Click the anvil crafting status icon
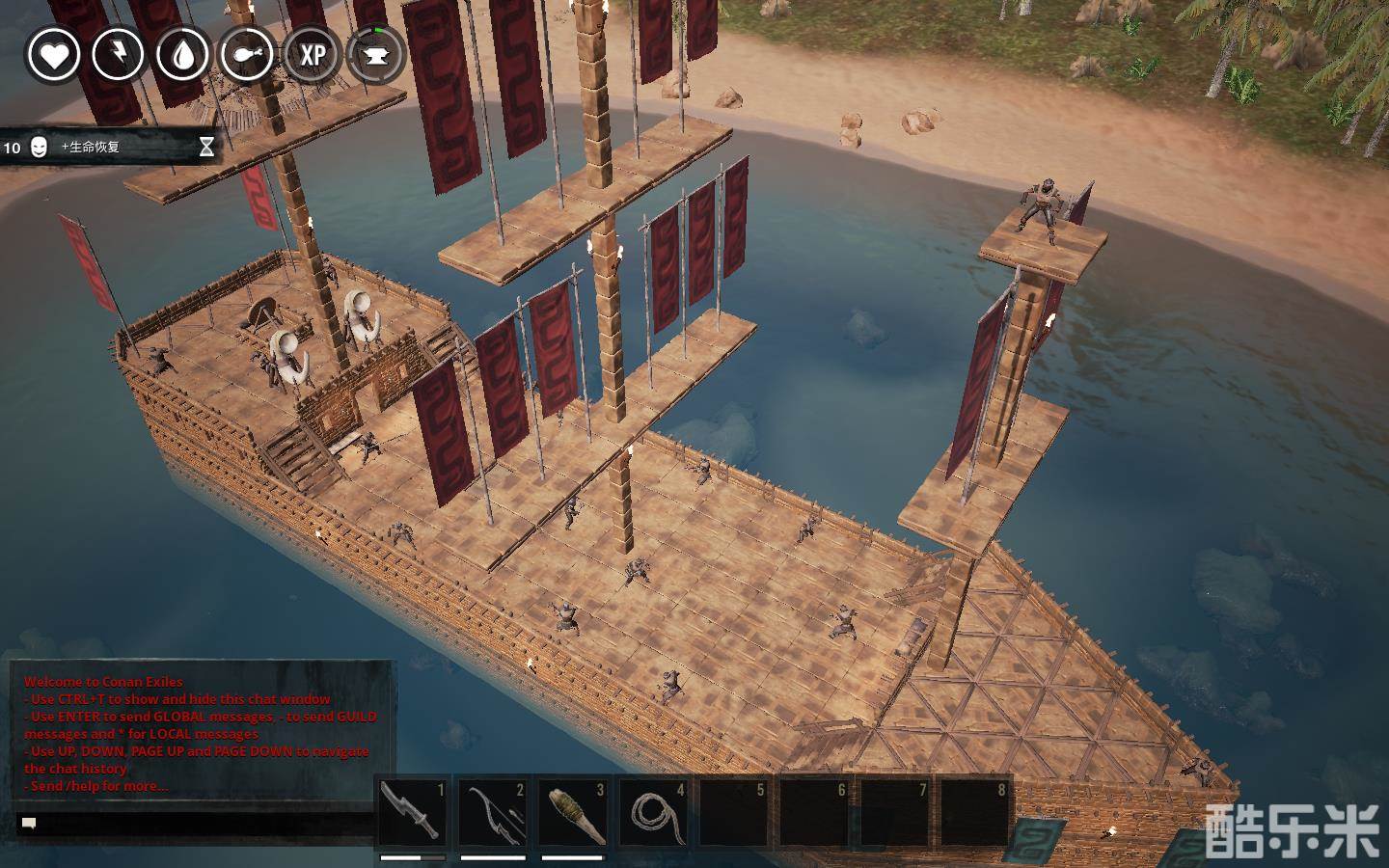The width and height of the screenshot is (1389, 868). tap(375, 55)
